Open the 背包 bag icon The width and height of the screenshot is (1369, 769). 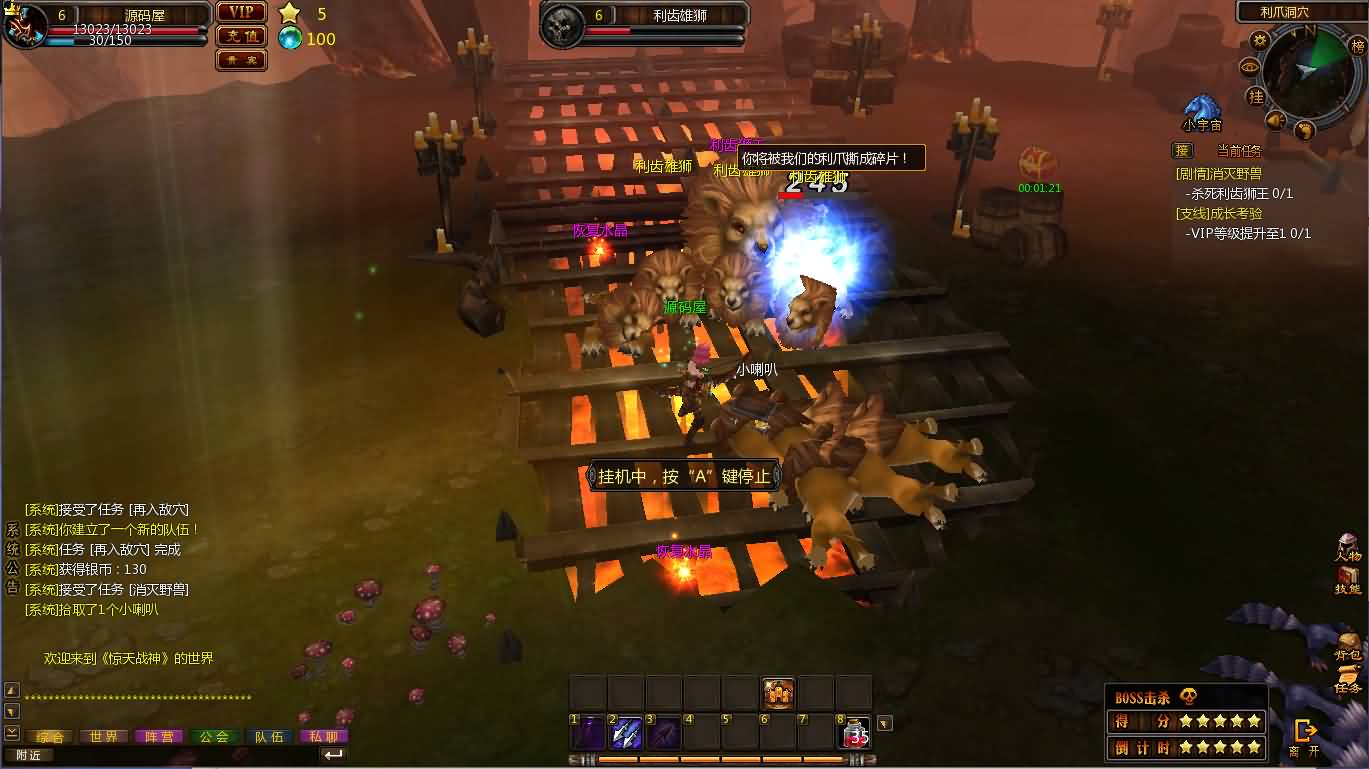click(x=1347, y=645)
